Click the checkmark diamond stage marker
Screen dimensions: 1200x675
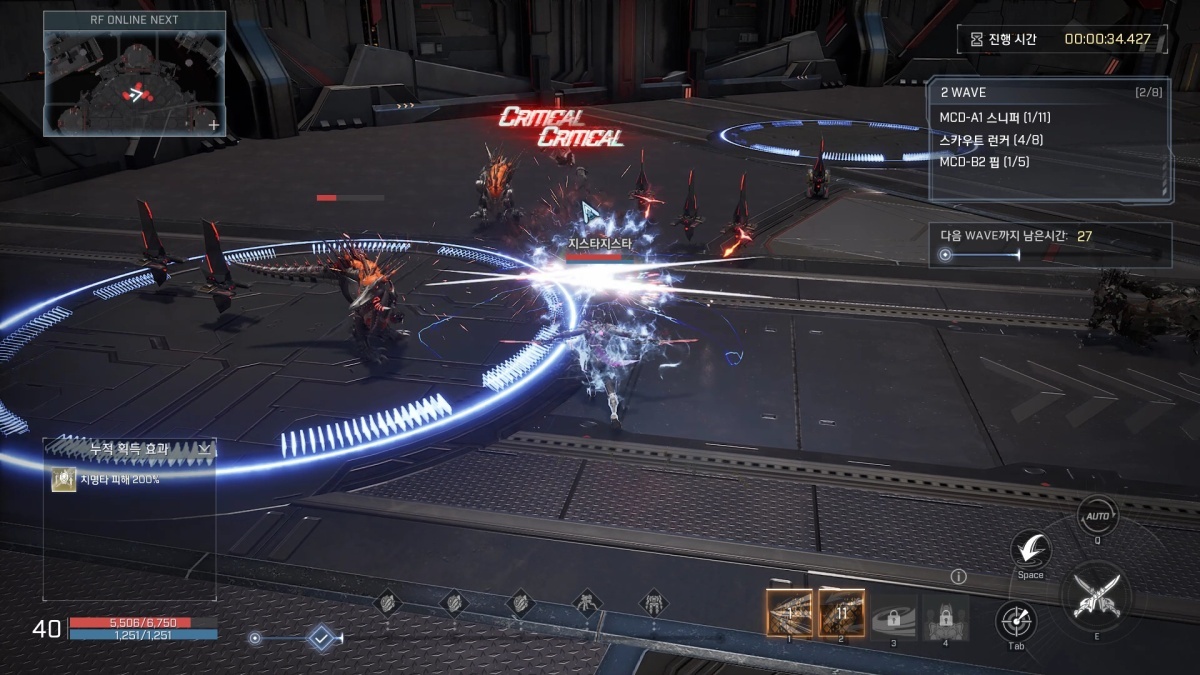point(321,637)
